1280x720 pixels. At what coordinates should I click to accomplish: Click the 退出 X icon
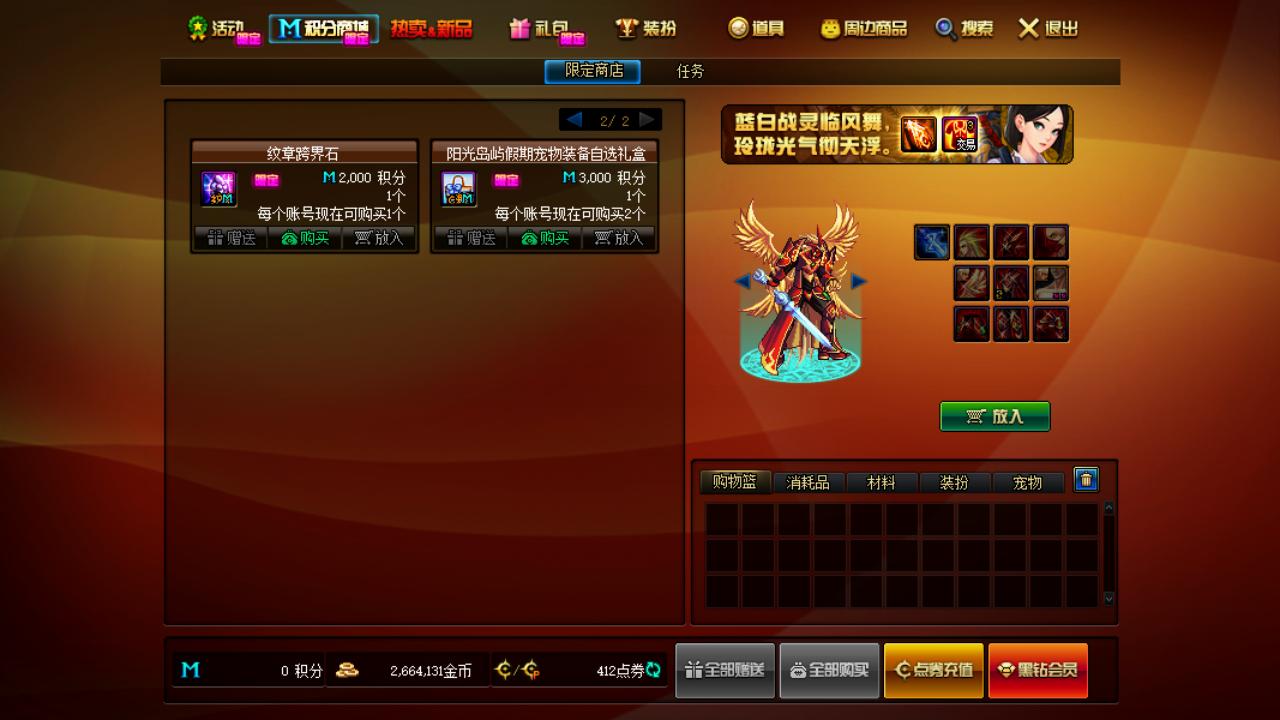1029,29
